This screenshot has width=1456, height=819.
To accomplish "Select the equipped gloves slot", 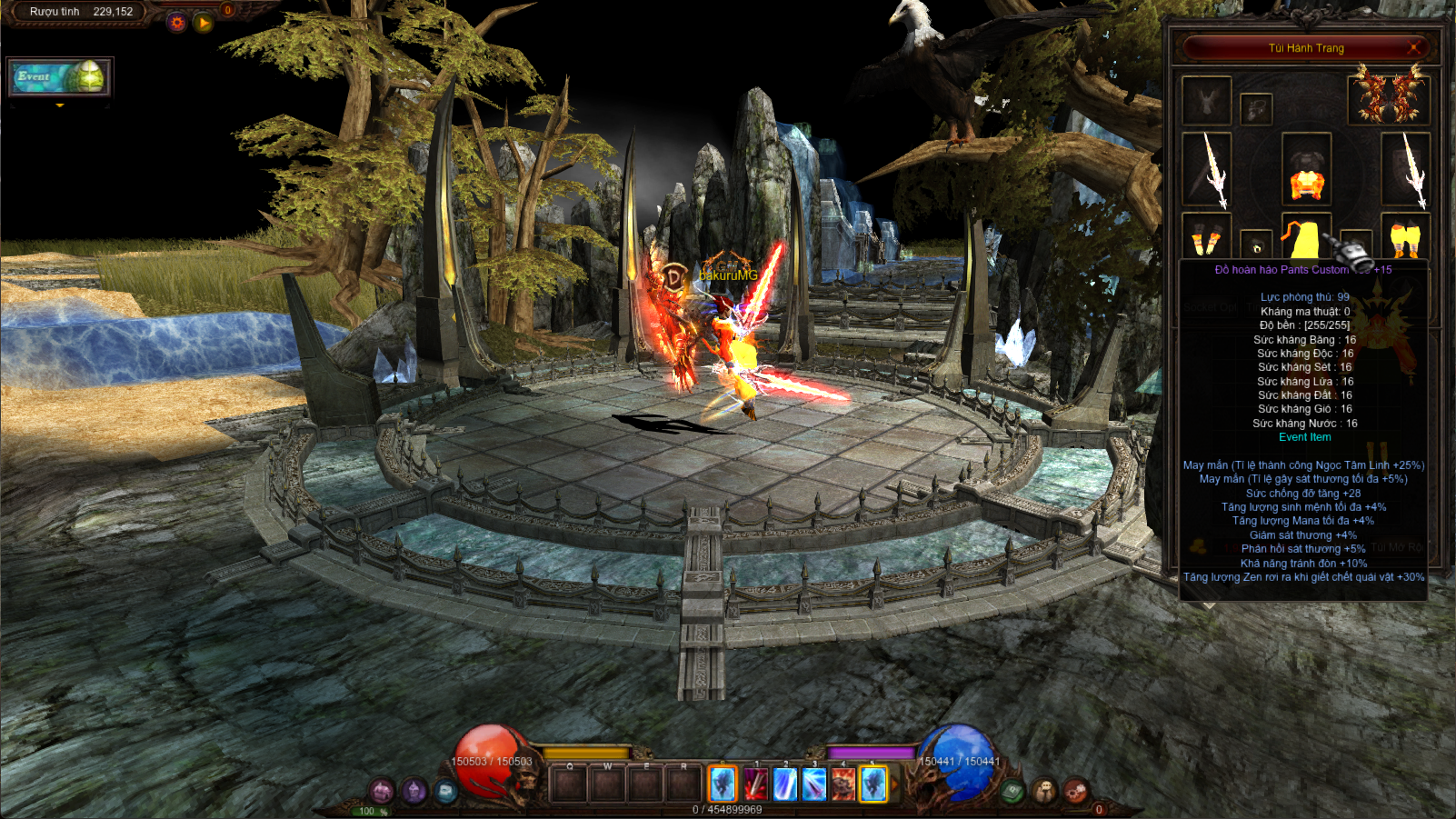I will (x=1206, y=238).
